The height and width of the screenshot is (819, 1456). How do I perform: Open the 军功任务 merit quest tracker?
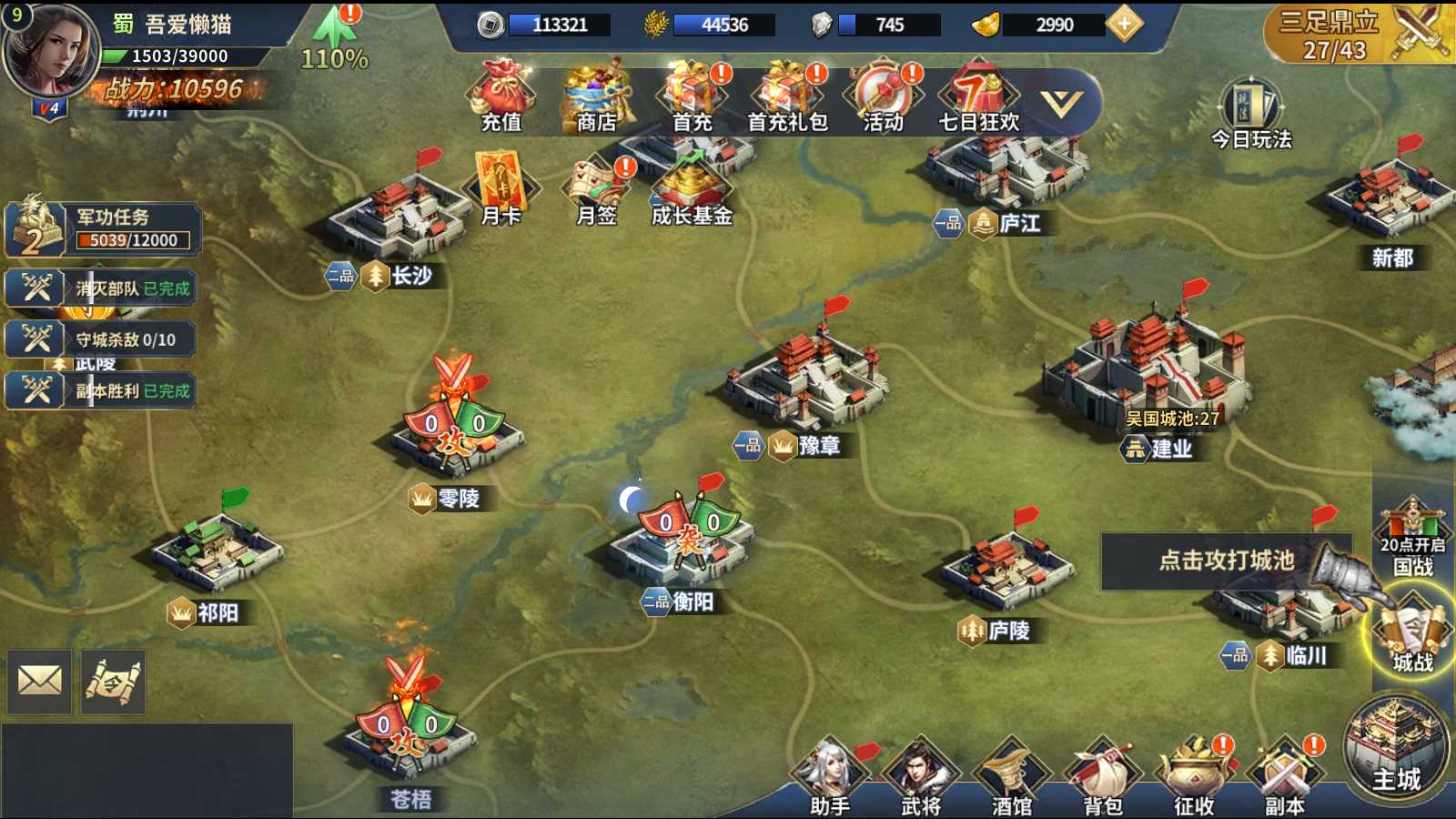103,228
